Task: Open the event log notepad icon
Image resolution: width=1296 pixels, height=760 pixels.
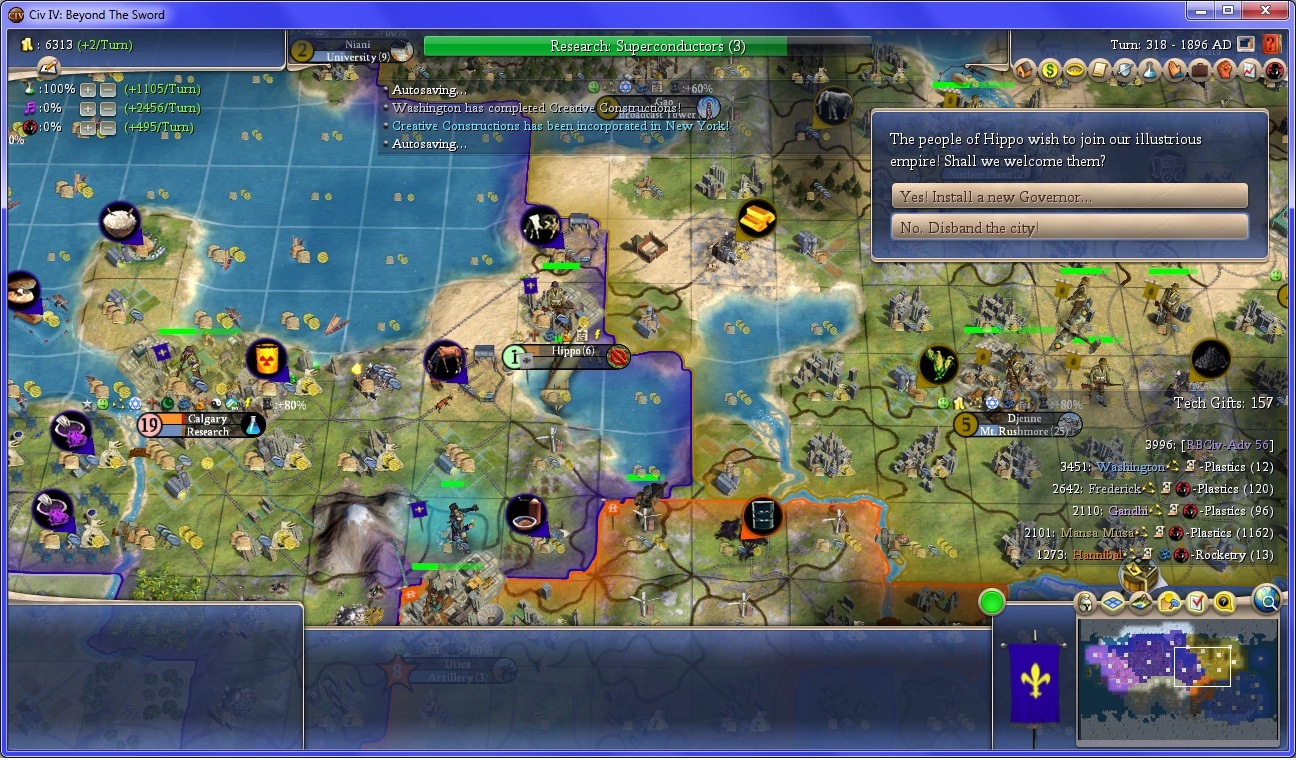Action: click(48, 67)
